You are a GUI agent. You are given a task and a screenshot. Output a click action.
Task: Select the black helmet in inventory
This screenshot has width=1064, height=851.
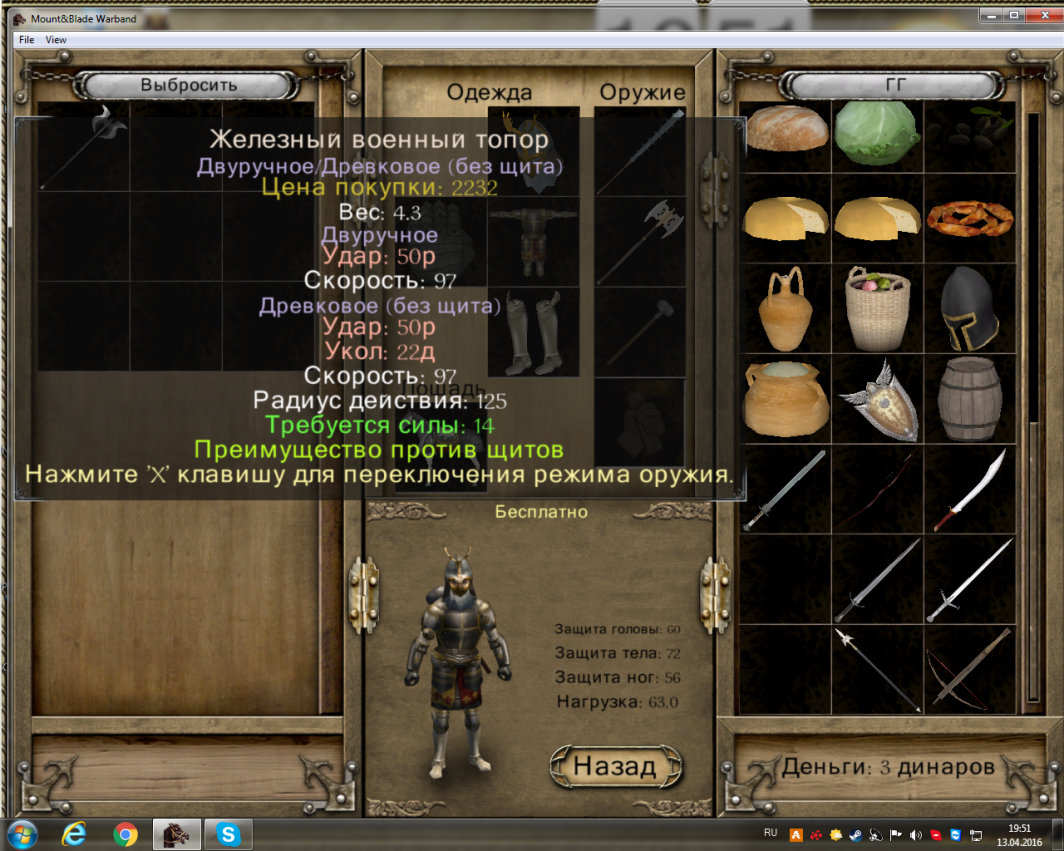(x=968, y=309)
